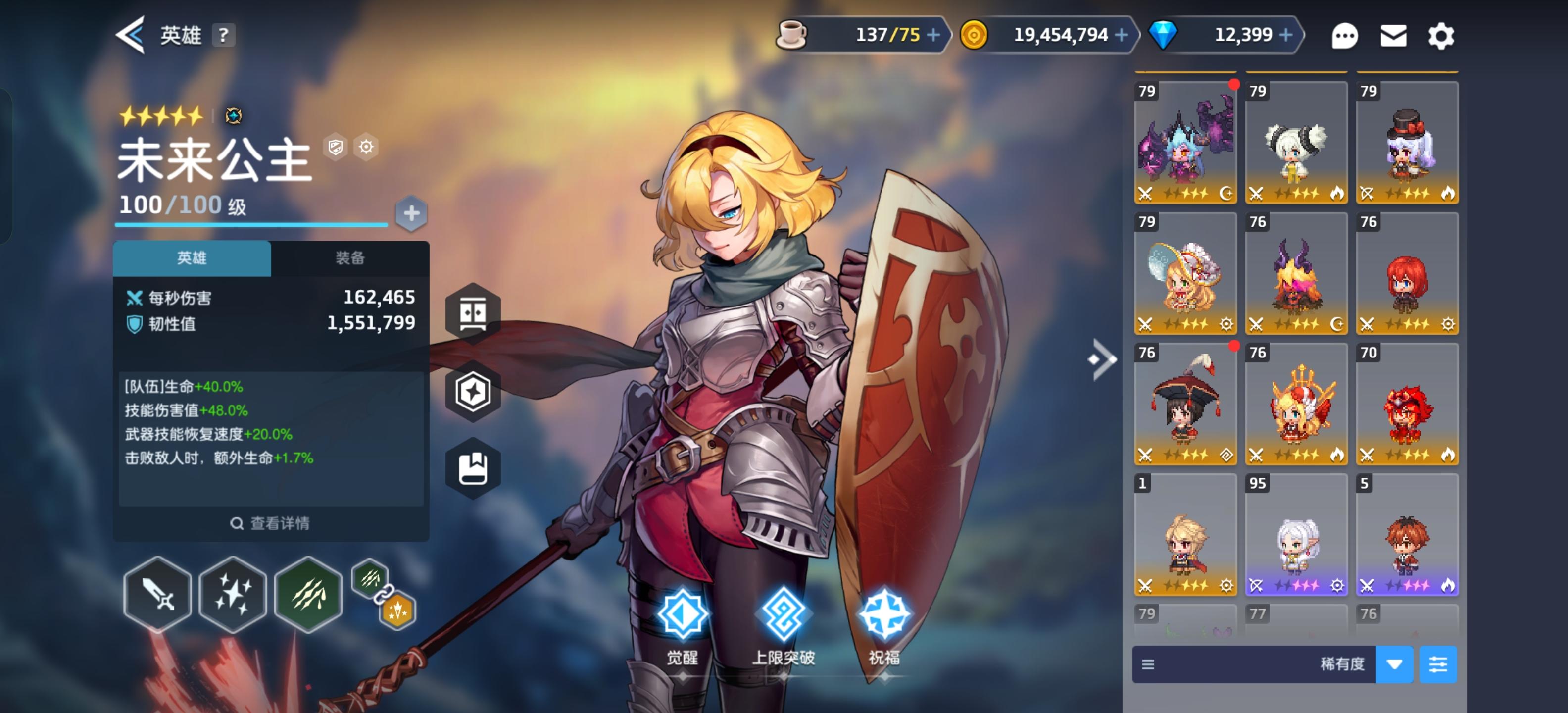The height and width of the screenshot is (713, 1568).
Task: Switch to the 英雄 tab
Action: coord(192,257)
